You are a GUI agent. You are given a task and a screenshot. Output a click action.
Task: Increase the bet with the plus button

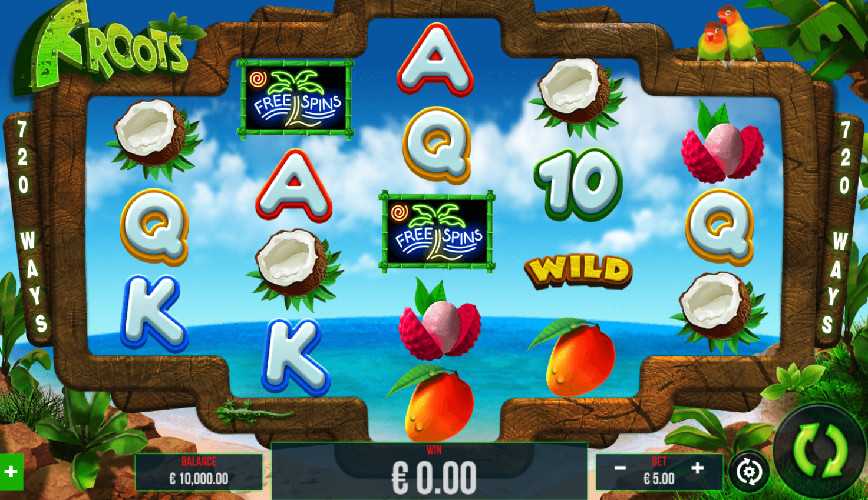697,467
